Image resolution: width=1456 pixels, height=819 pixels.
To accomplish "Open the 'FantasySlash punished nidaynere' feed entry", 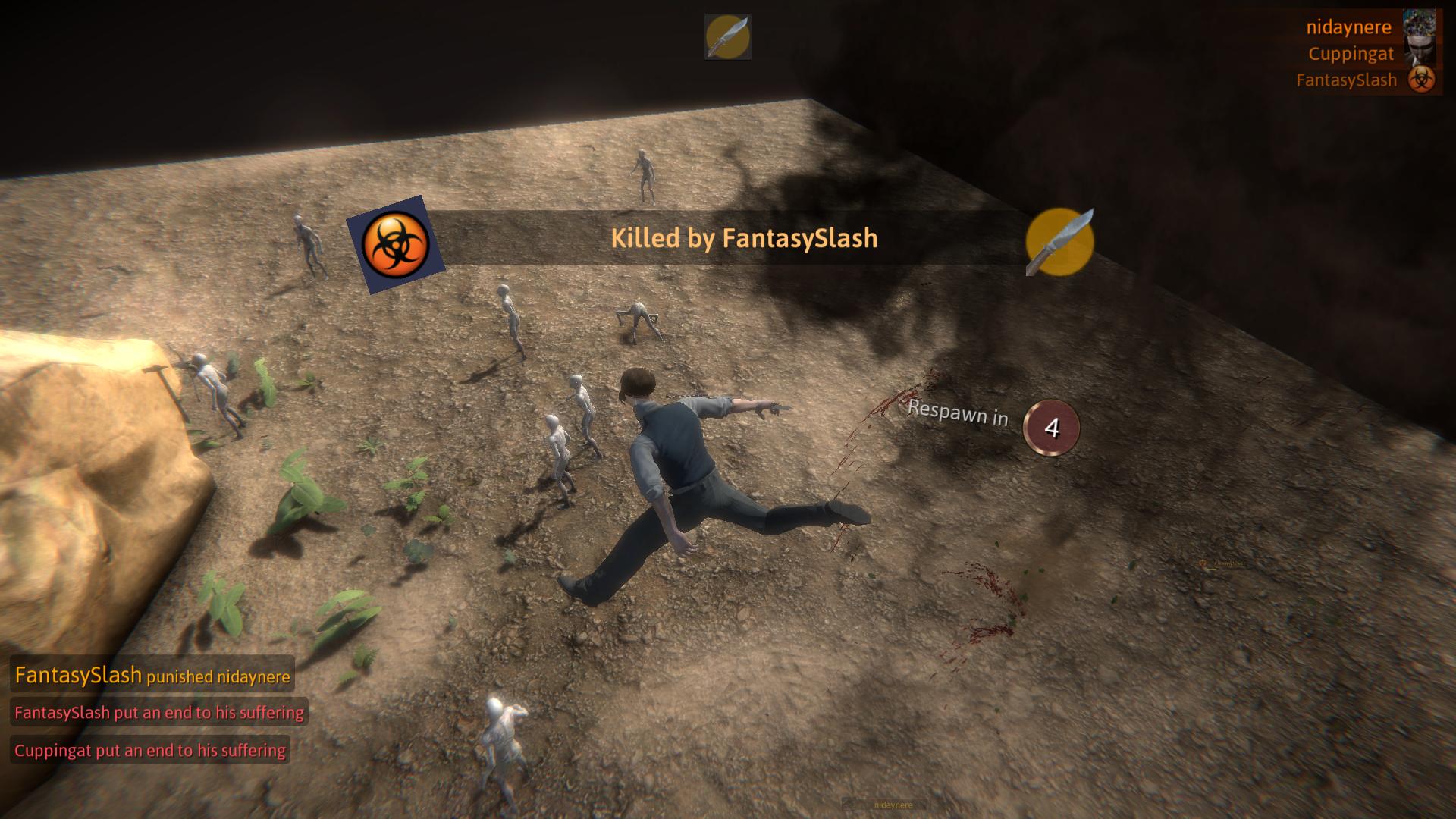I will click(x=152, y=675).
